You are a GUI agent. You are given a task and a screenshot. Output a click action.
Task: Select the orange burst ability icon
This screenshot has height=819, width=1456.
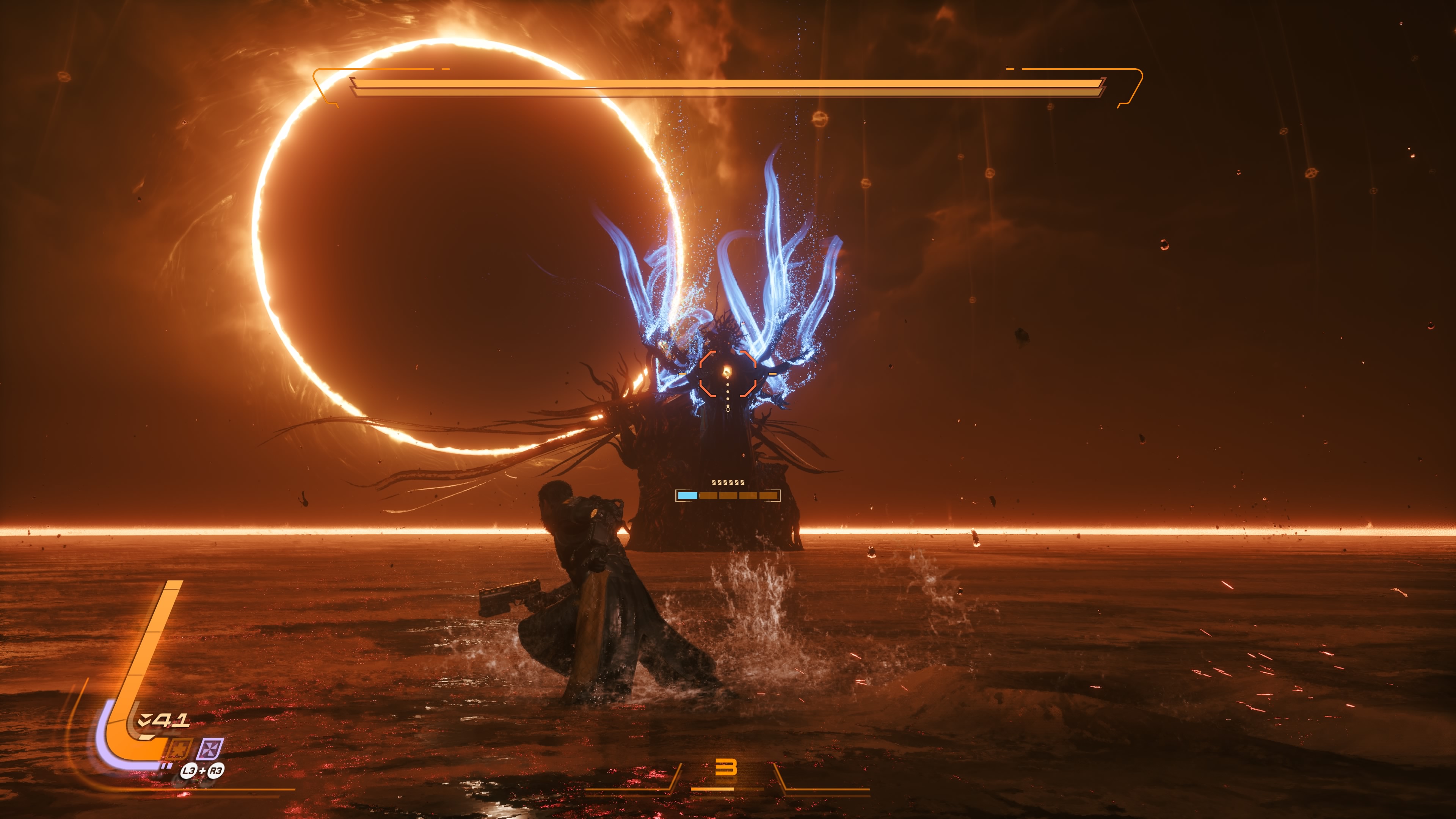pyautogui.click(x=179, y=750)
